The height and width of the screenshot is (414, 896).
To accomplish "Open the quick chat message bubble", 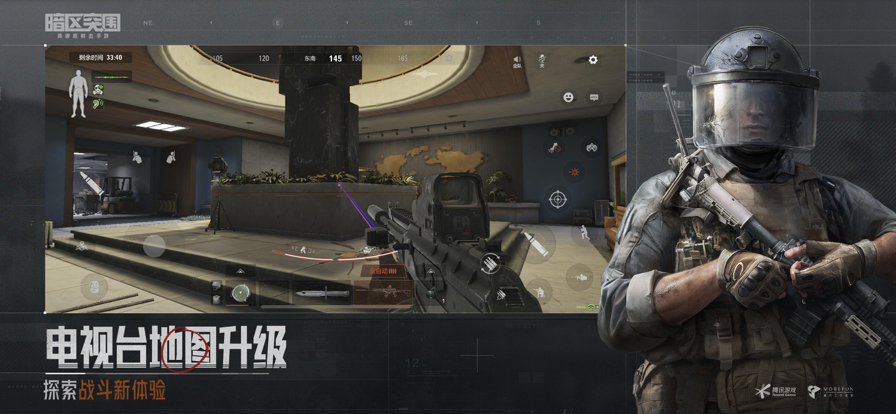I will [x=593, y=97].
